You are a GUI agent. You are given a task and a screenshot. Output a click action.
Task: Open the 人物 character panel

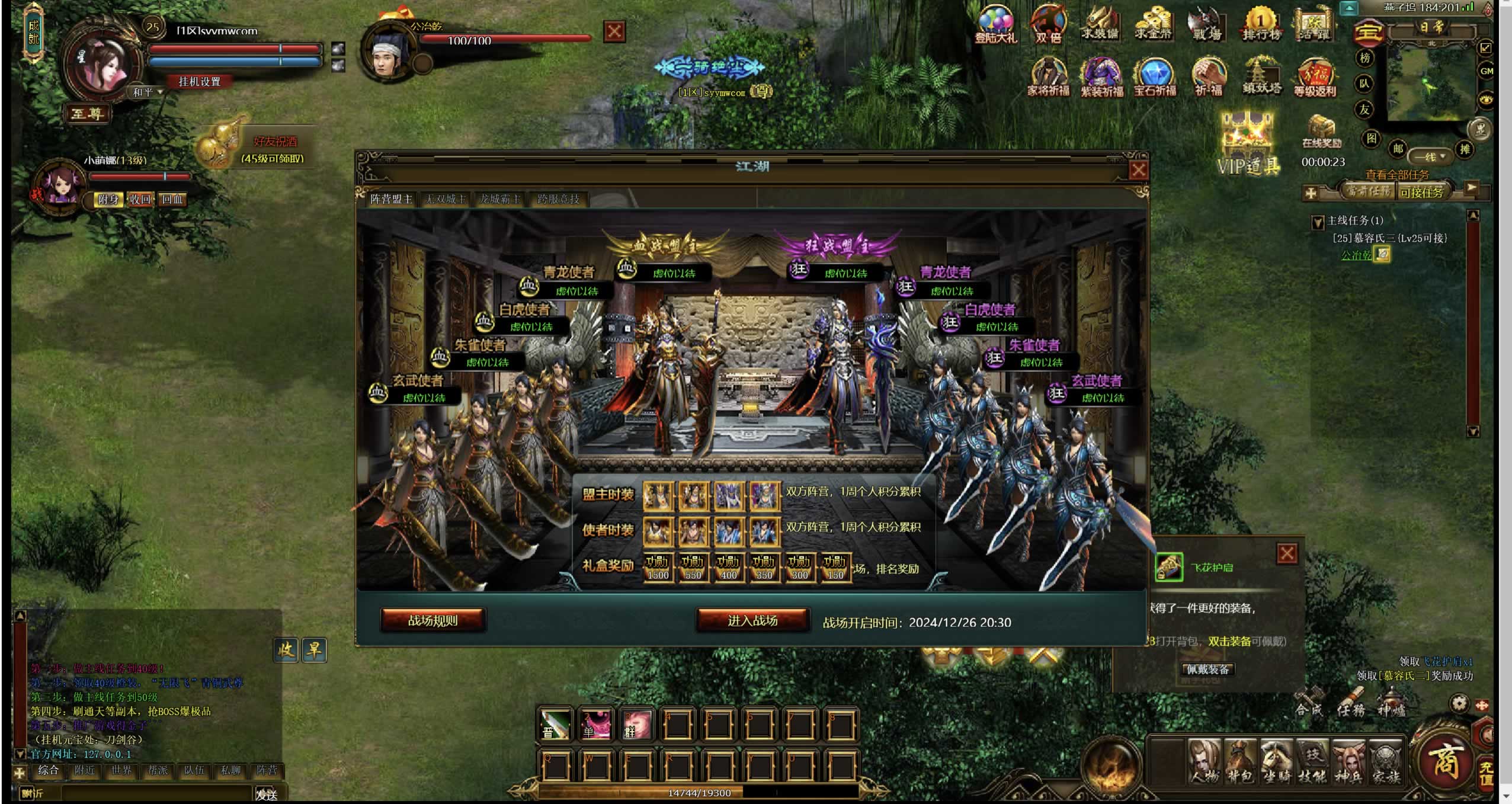coord(1205,762)
